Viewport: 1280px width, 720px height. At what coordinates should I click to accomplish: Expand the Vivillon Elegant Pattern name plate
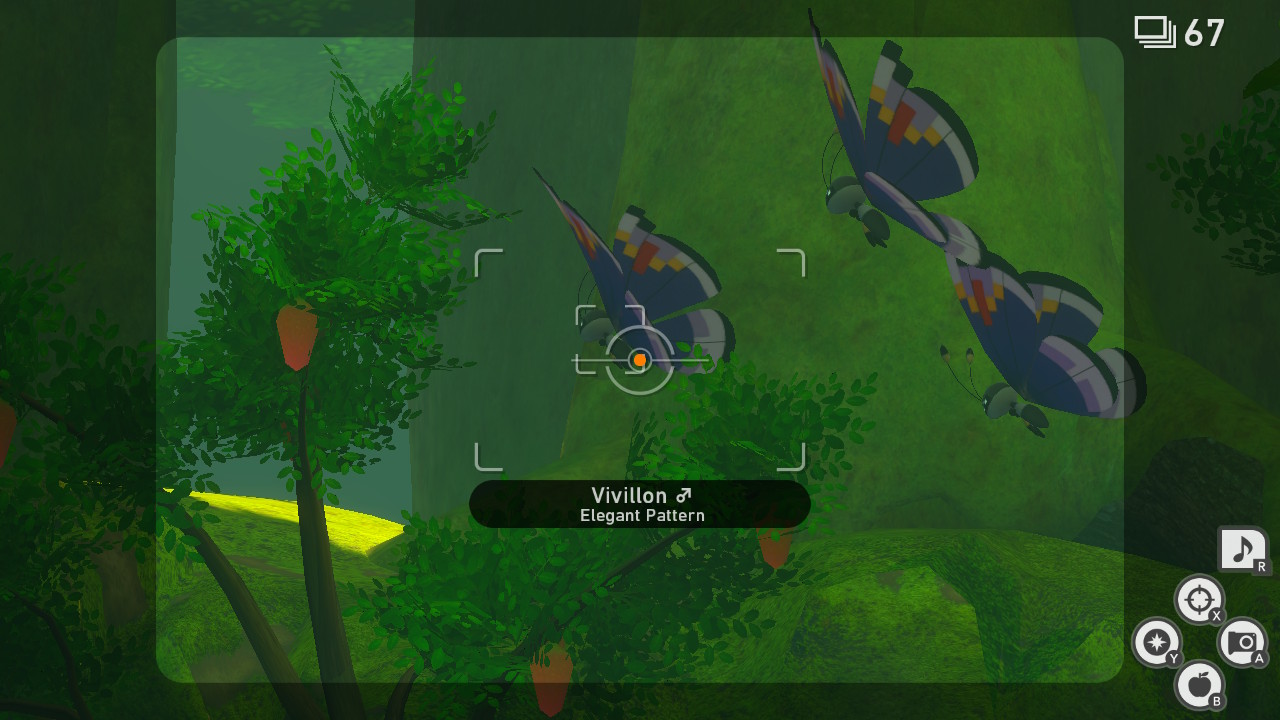[x=640, y=504]
